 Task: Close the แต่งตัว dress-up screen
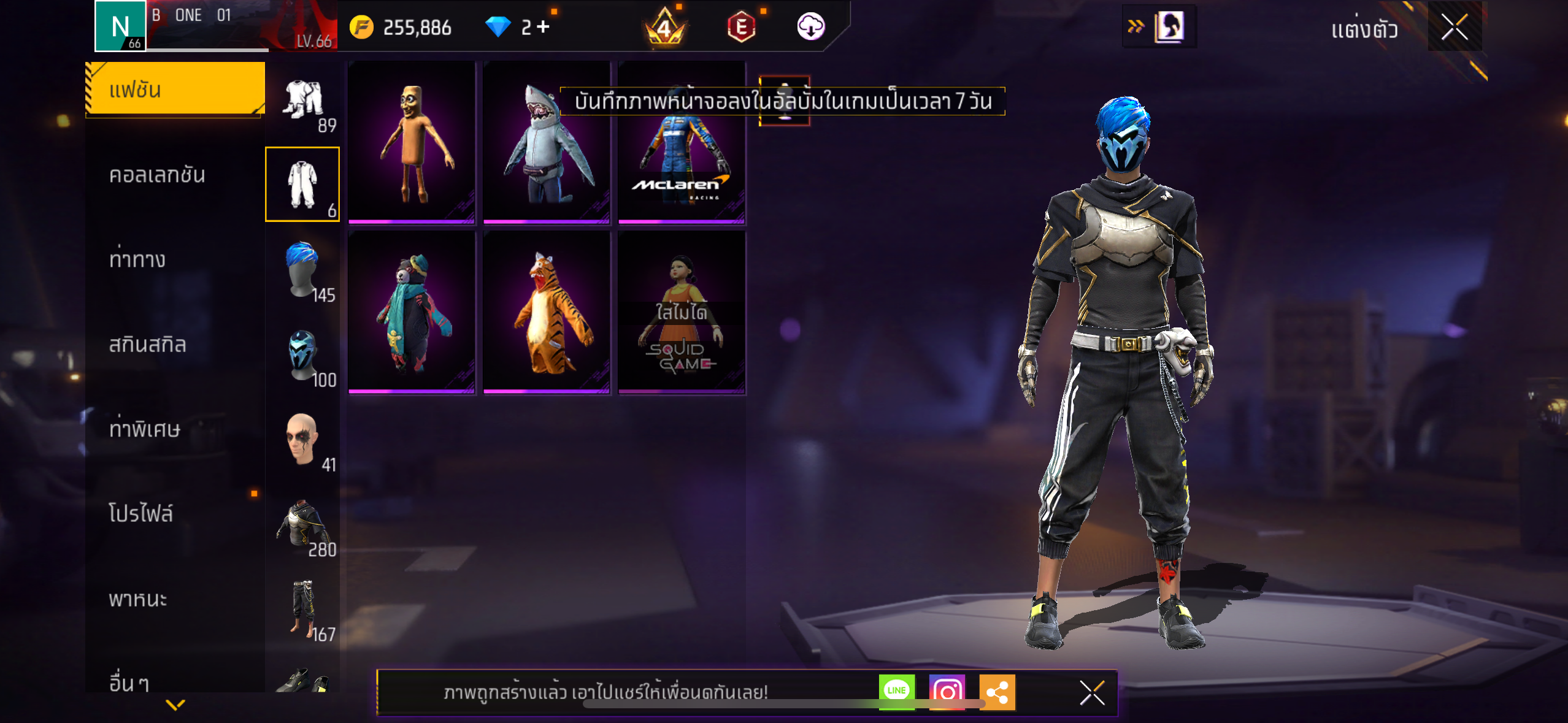pyautogui.click(x=1454, y=27)
